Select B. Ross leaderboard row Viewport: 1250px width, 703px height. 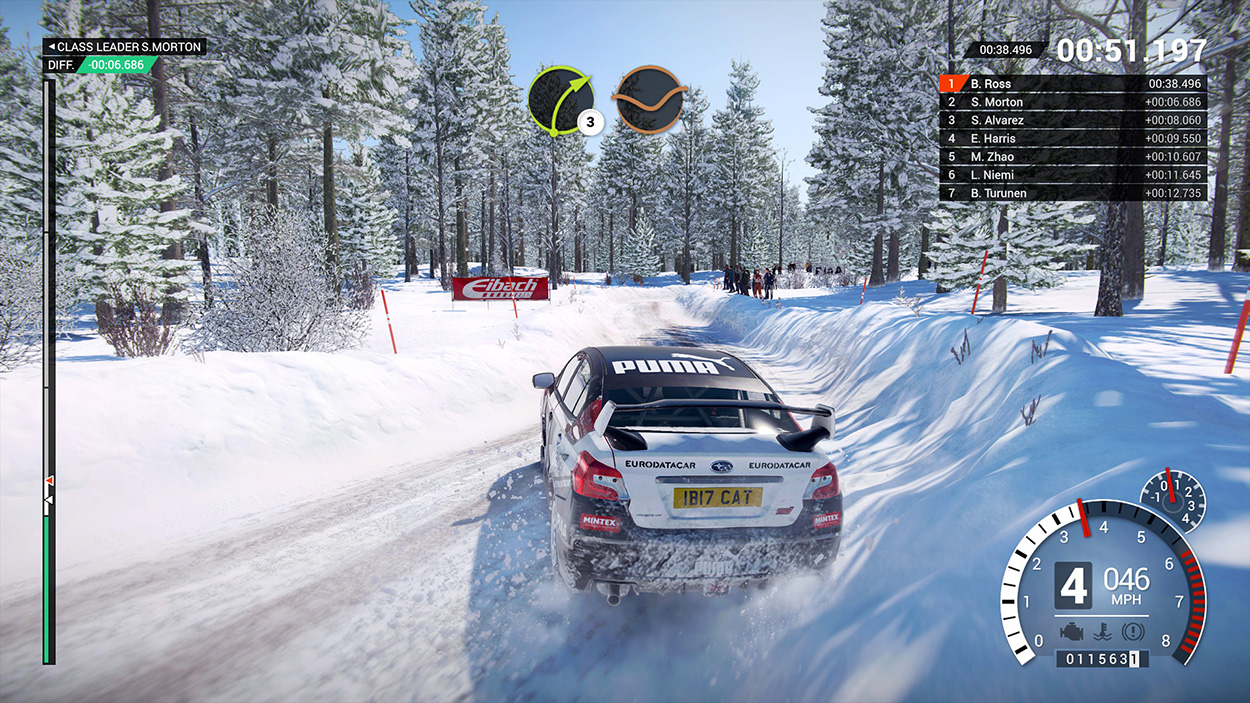[x=1072, y=84]
